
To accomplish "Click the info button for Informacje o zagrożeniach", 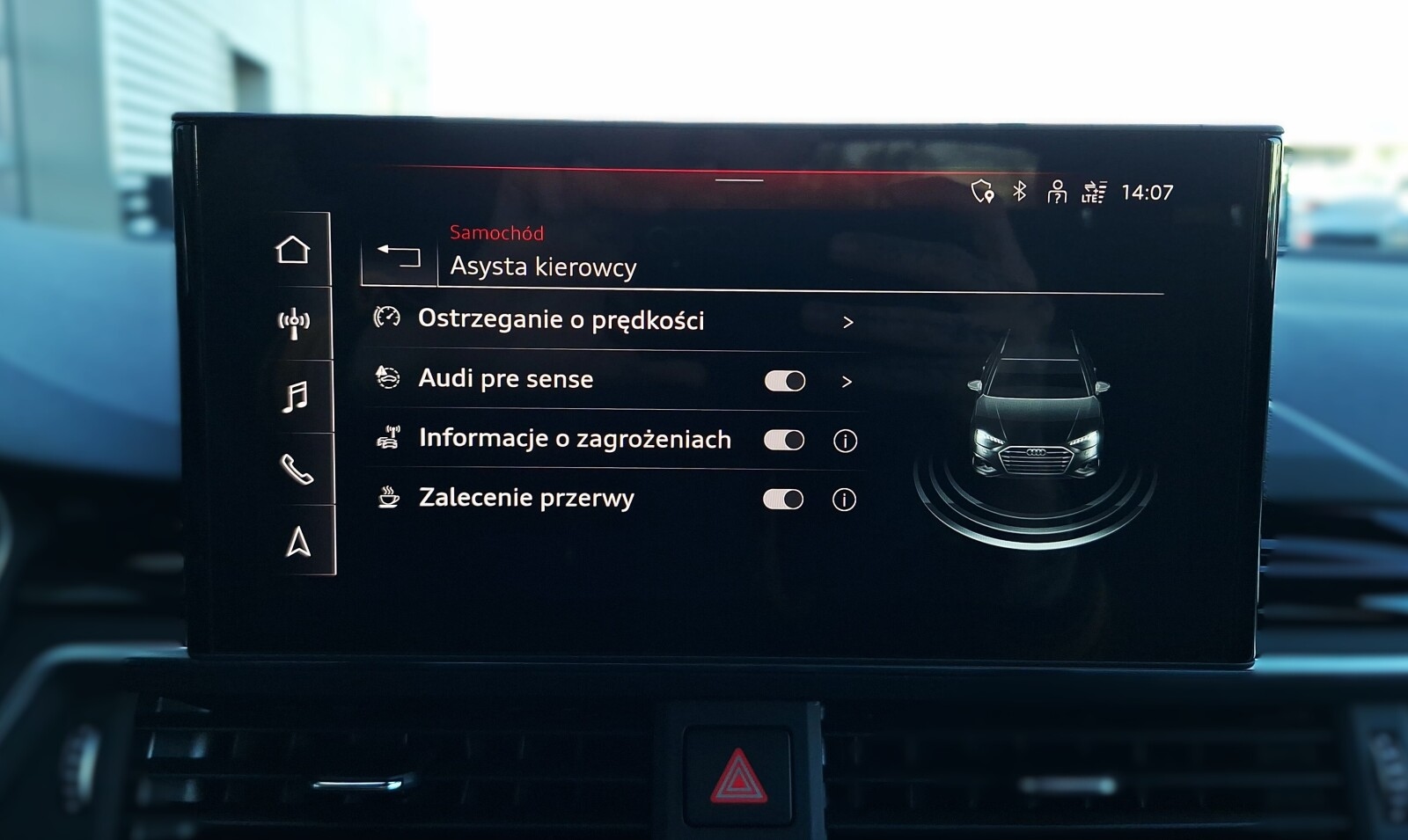I will [x=844, y=440].
